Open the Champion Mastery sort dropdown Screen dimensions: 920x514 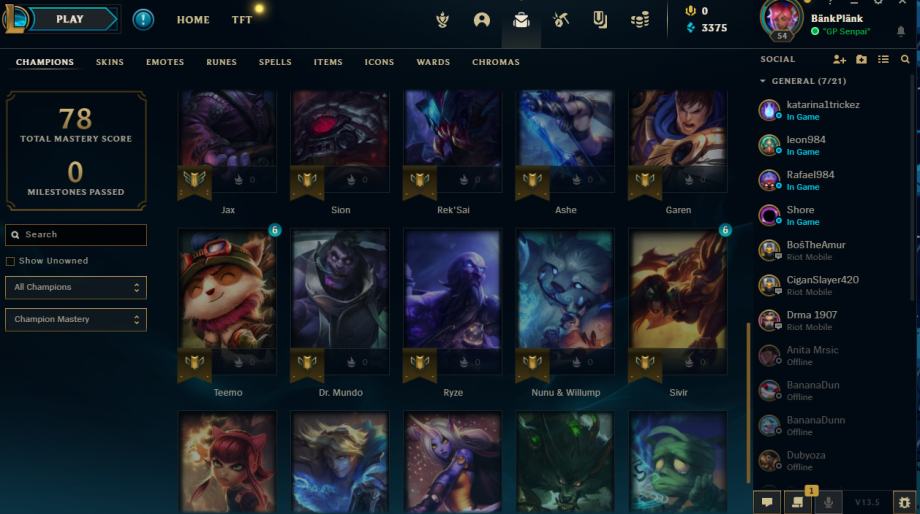76,320
